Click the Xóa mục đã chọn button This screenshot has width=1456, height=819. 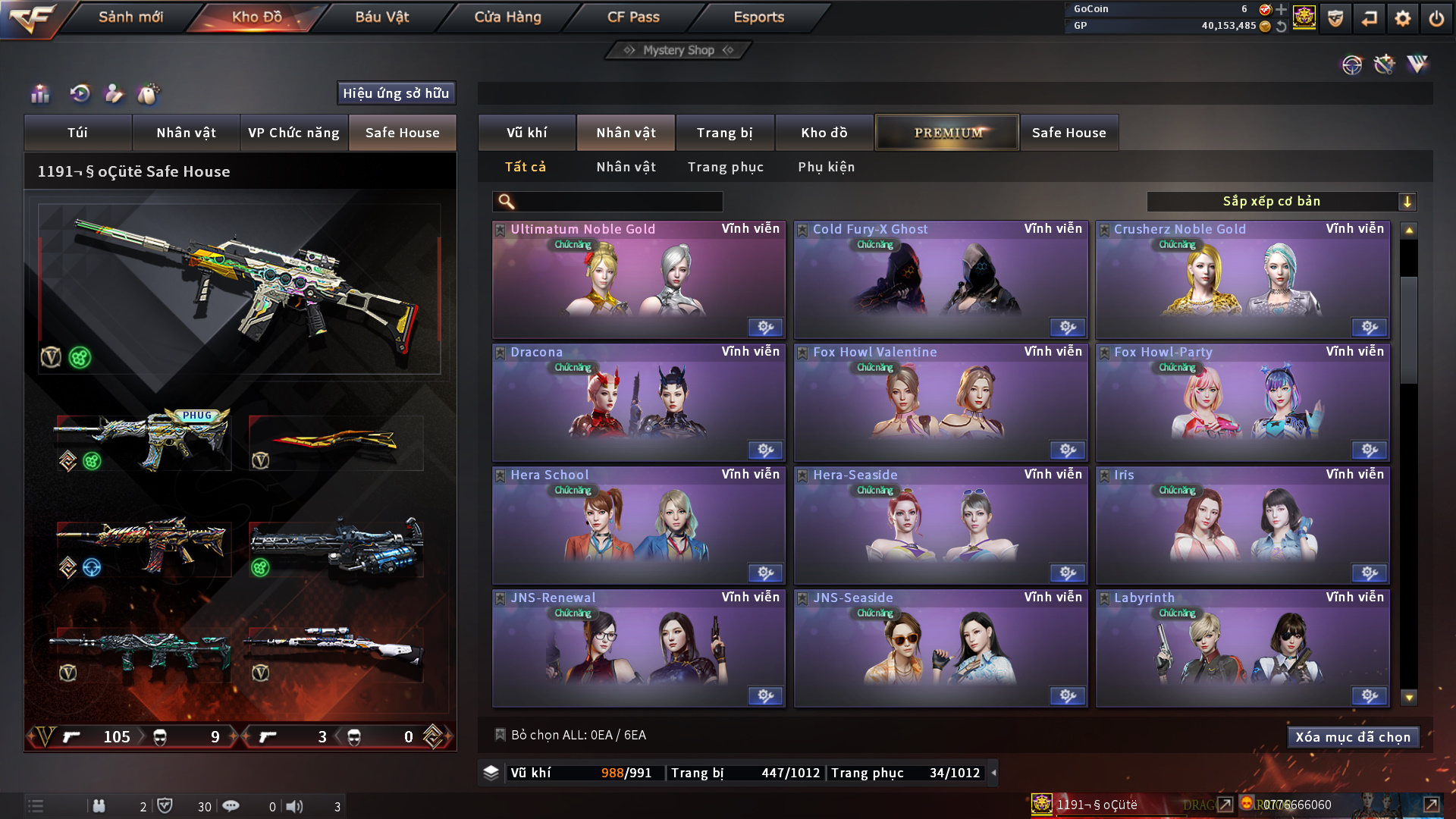tap(1353, 737)
